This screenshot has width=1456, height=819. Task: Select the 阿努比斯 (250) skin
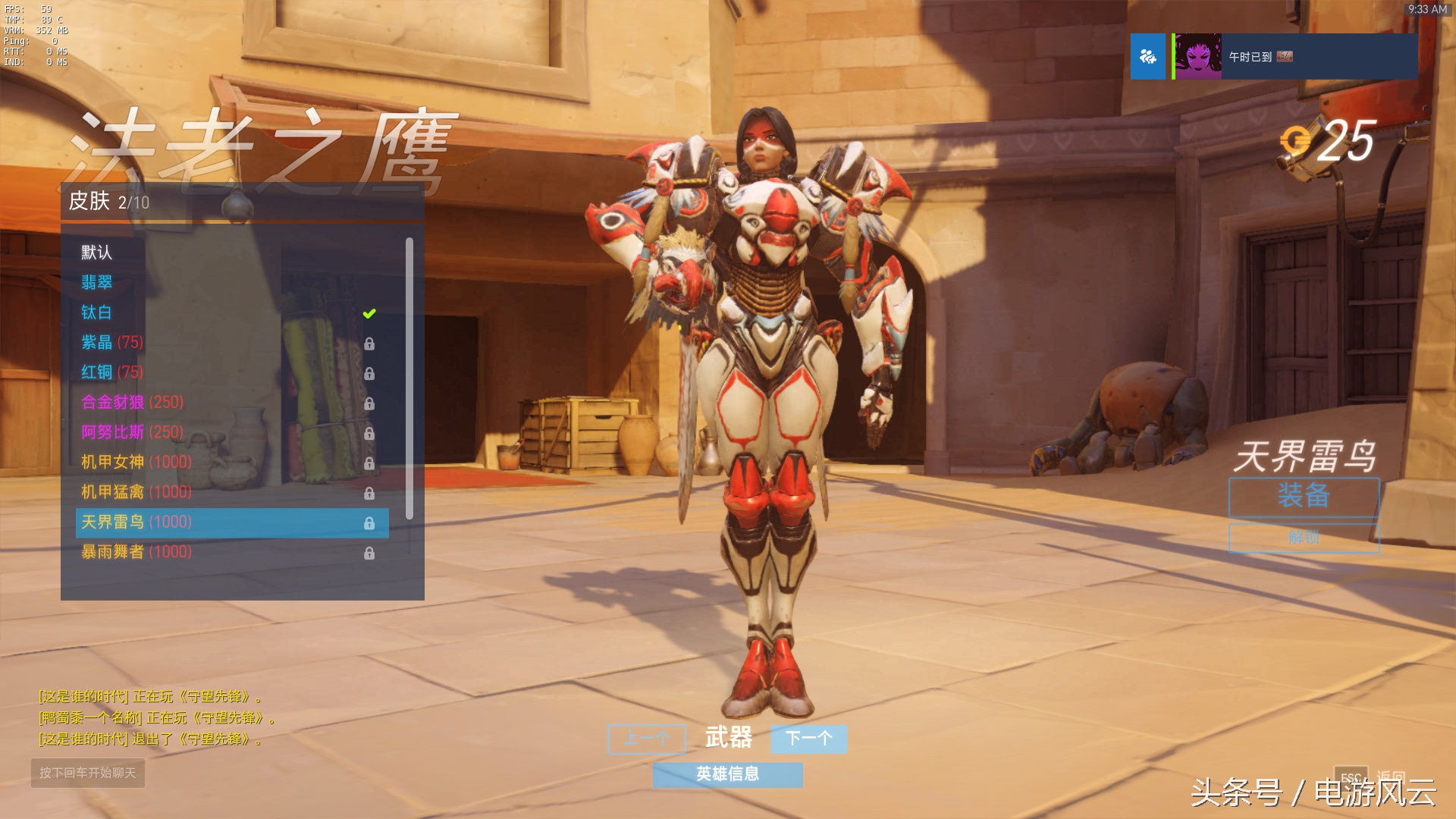[133, 432]
